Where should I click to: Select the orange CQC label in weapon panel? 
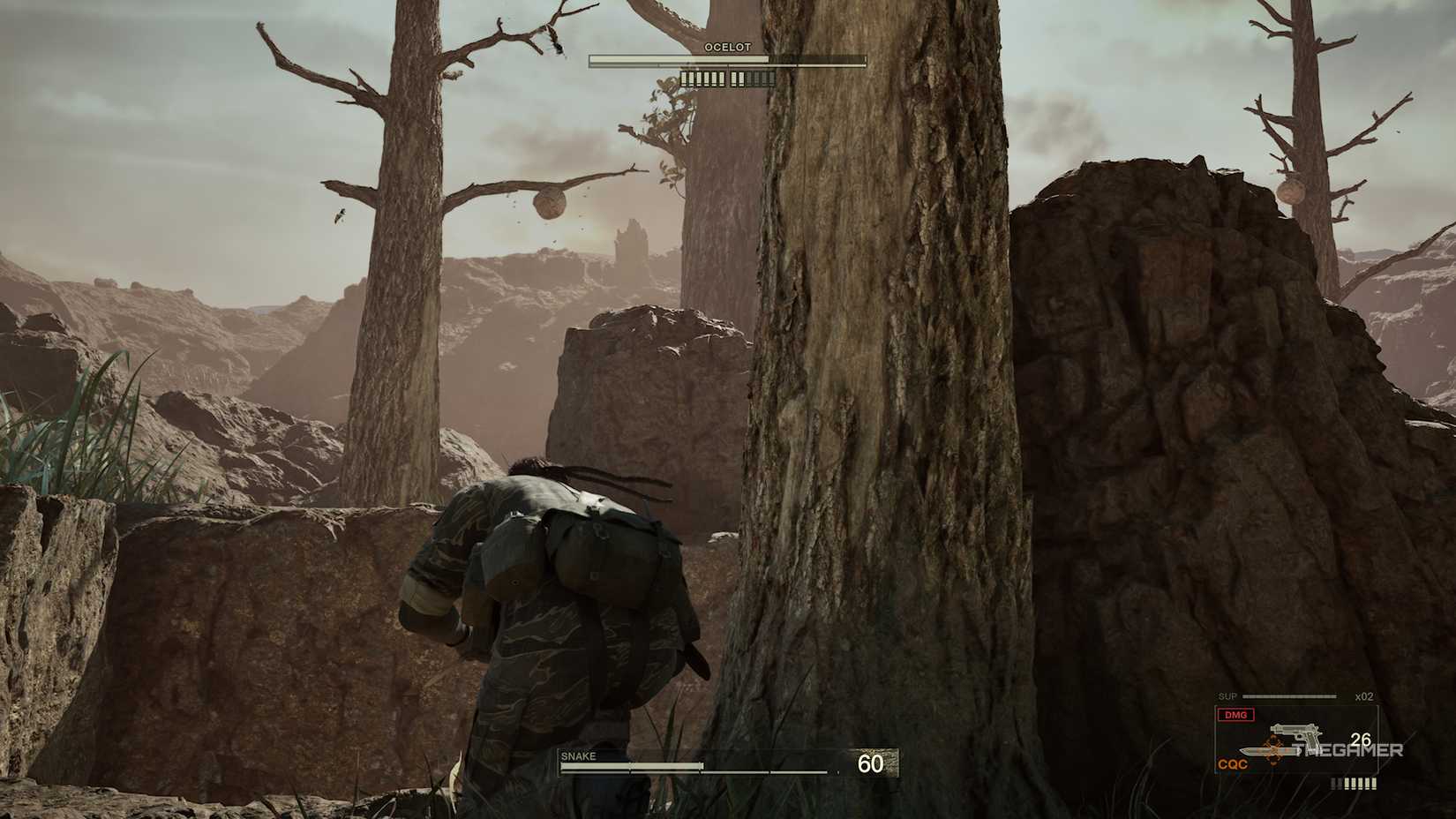[x=1232, y=763]
